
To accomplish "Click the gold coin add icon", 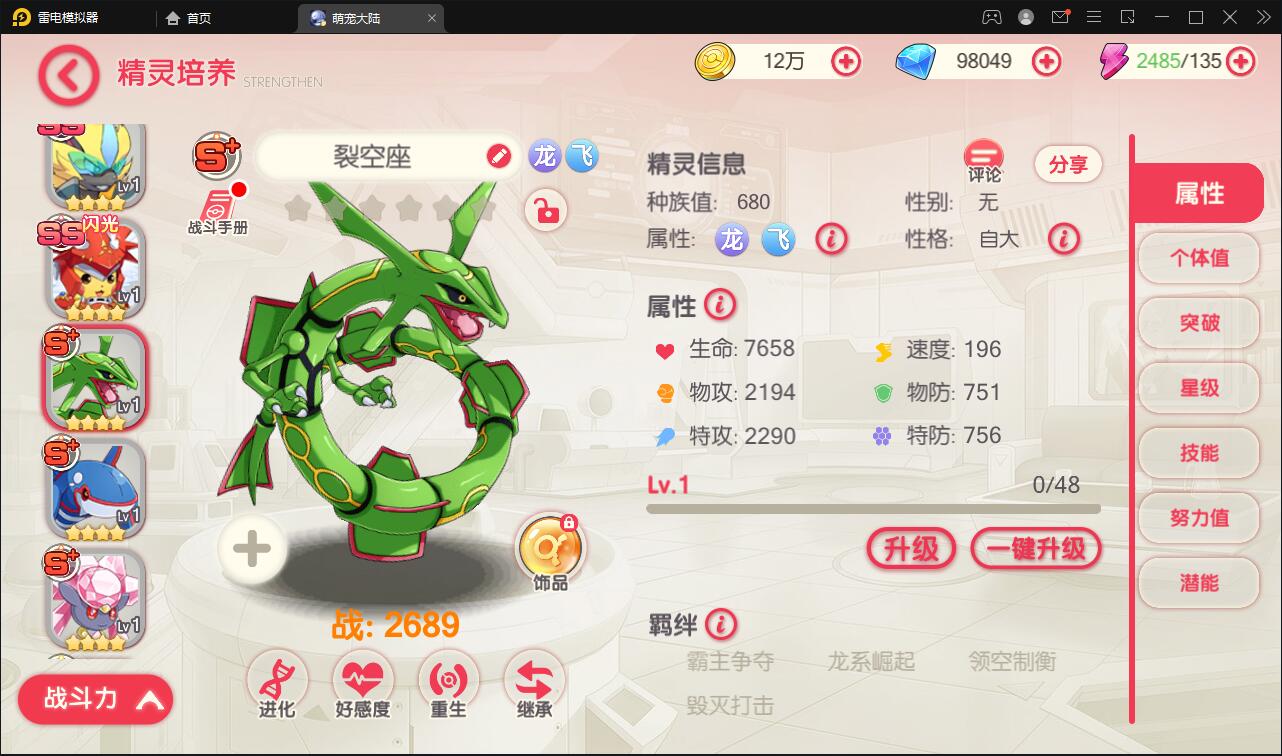I will click(846, 61).
